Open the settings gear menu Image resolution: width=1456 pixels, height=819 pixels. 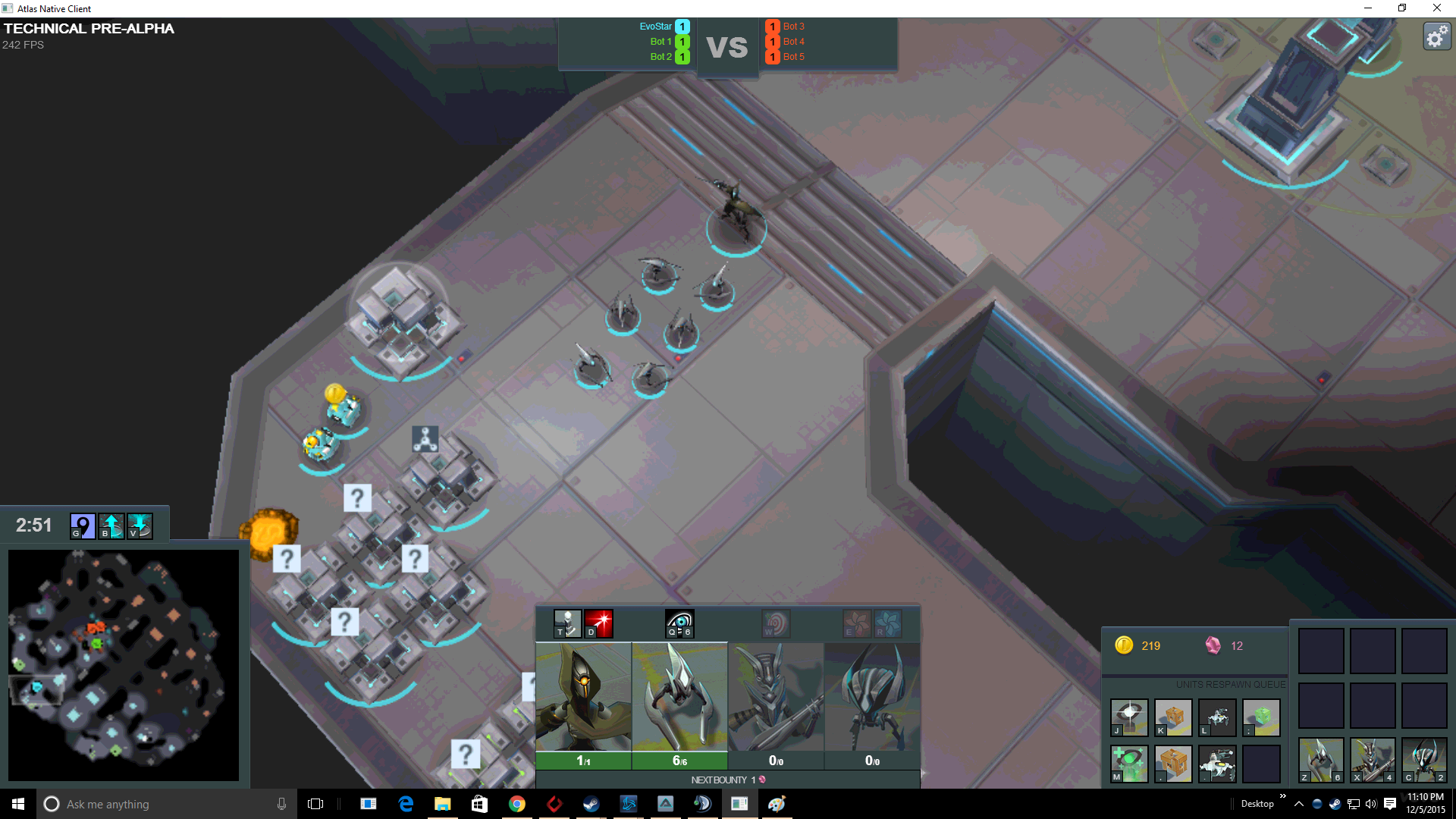click(1436, 36)
